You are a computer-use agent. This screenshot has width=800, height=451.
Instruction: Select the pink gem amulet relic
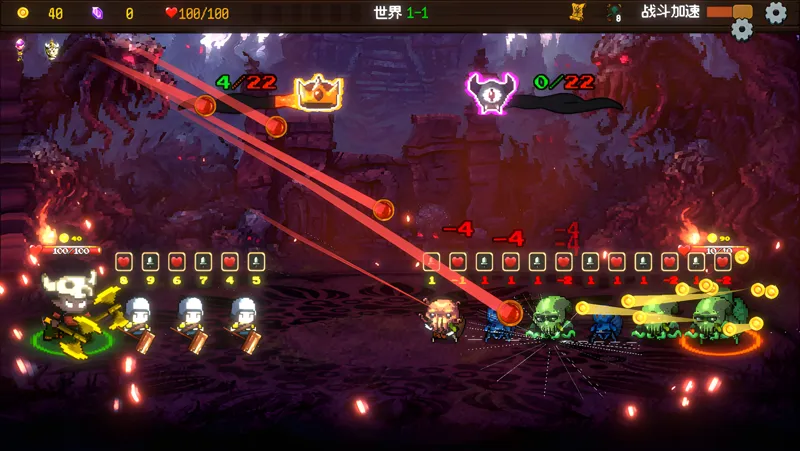pos(20,45)
